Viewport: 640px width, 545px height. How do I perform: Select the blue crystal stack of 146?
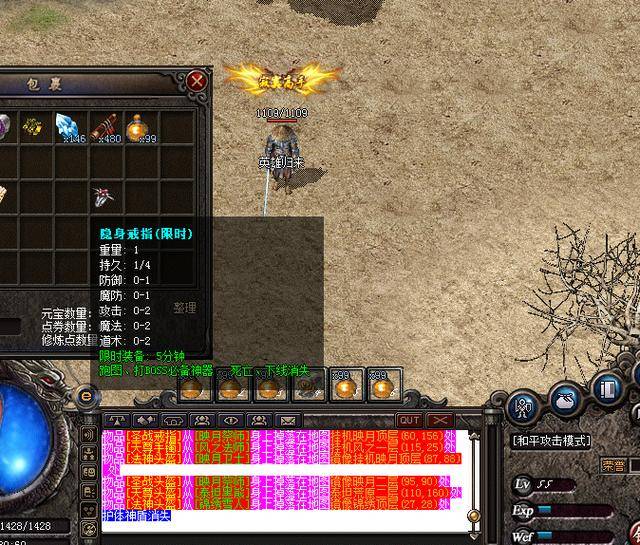click(69, 126)
